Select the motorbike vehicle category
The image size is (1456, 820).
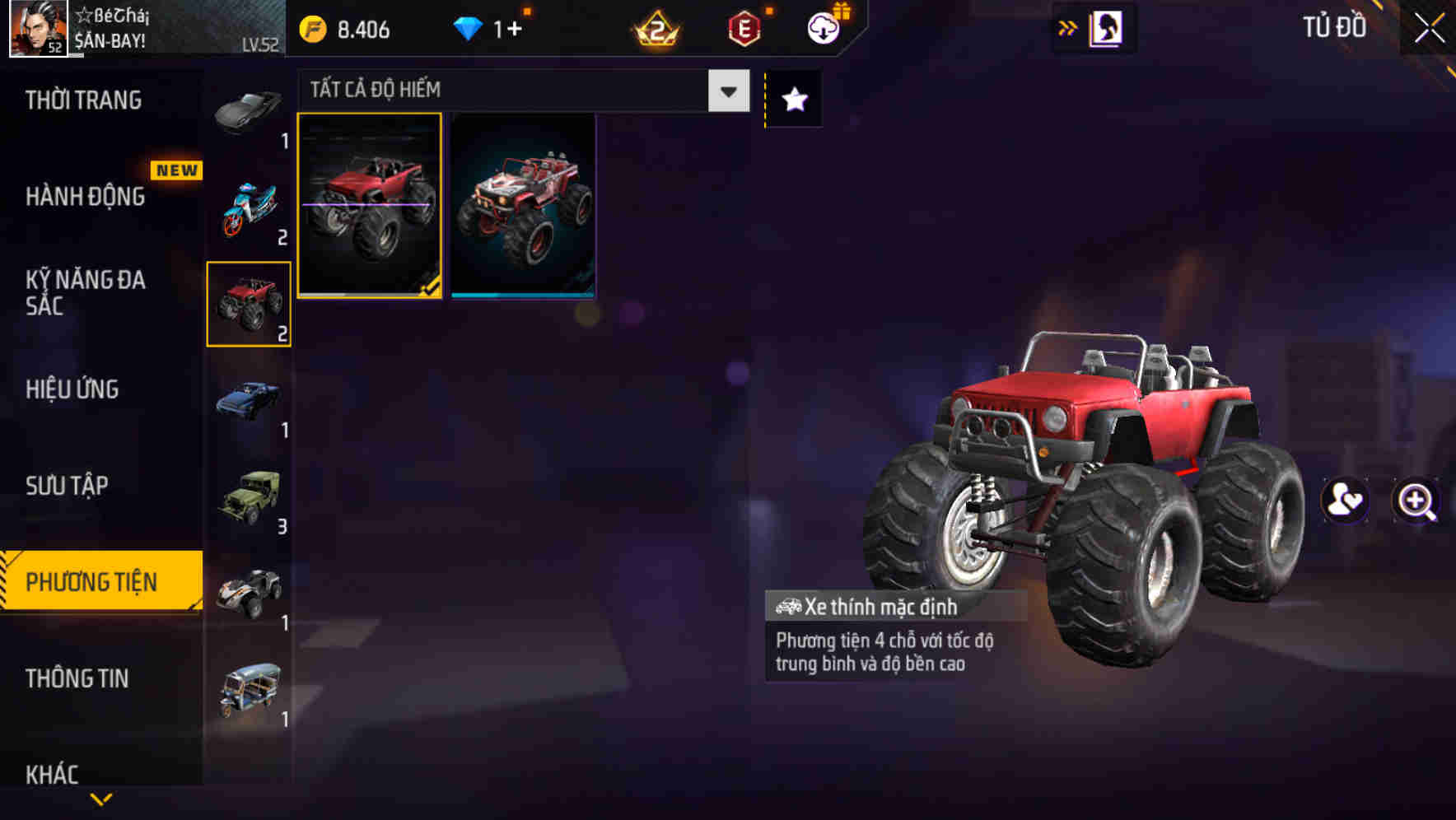(248, 204)
